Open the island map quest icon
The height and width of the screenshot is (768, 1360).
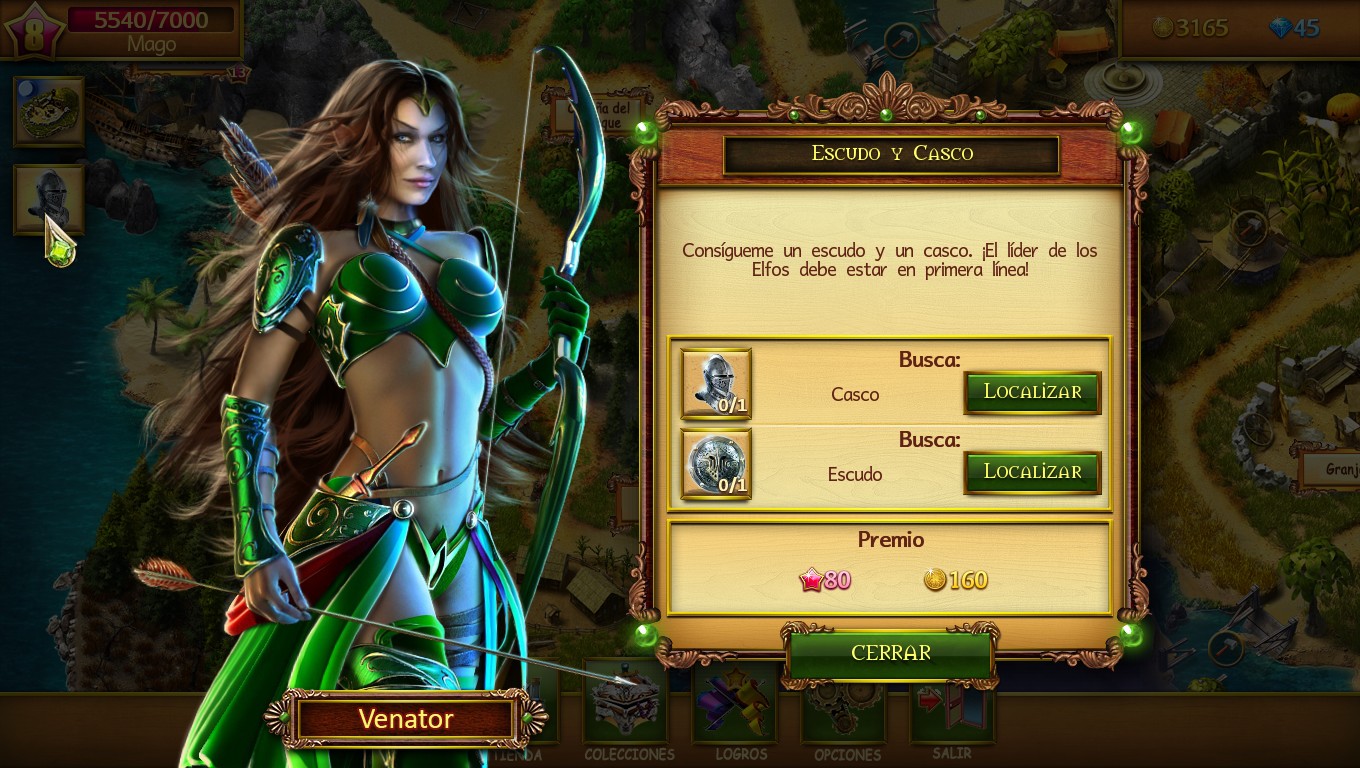tap(48, 111)
